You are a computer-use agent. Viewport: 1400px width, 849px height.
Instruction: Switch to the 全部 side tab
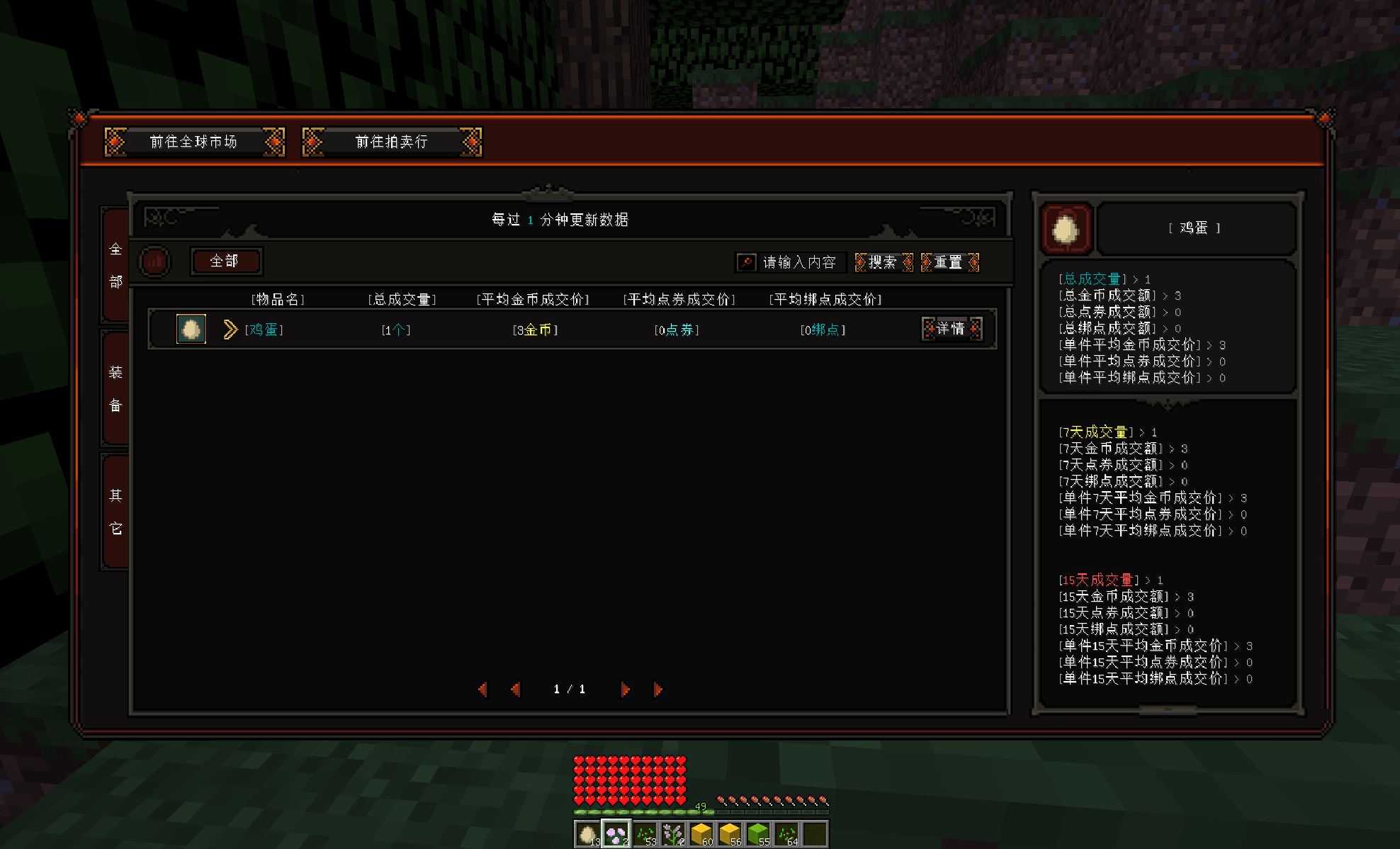click(x=116, y=265)
